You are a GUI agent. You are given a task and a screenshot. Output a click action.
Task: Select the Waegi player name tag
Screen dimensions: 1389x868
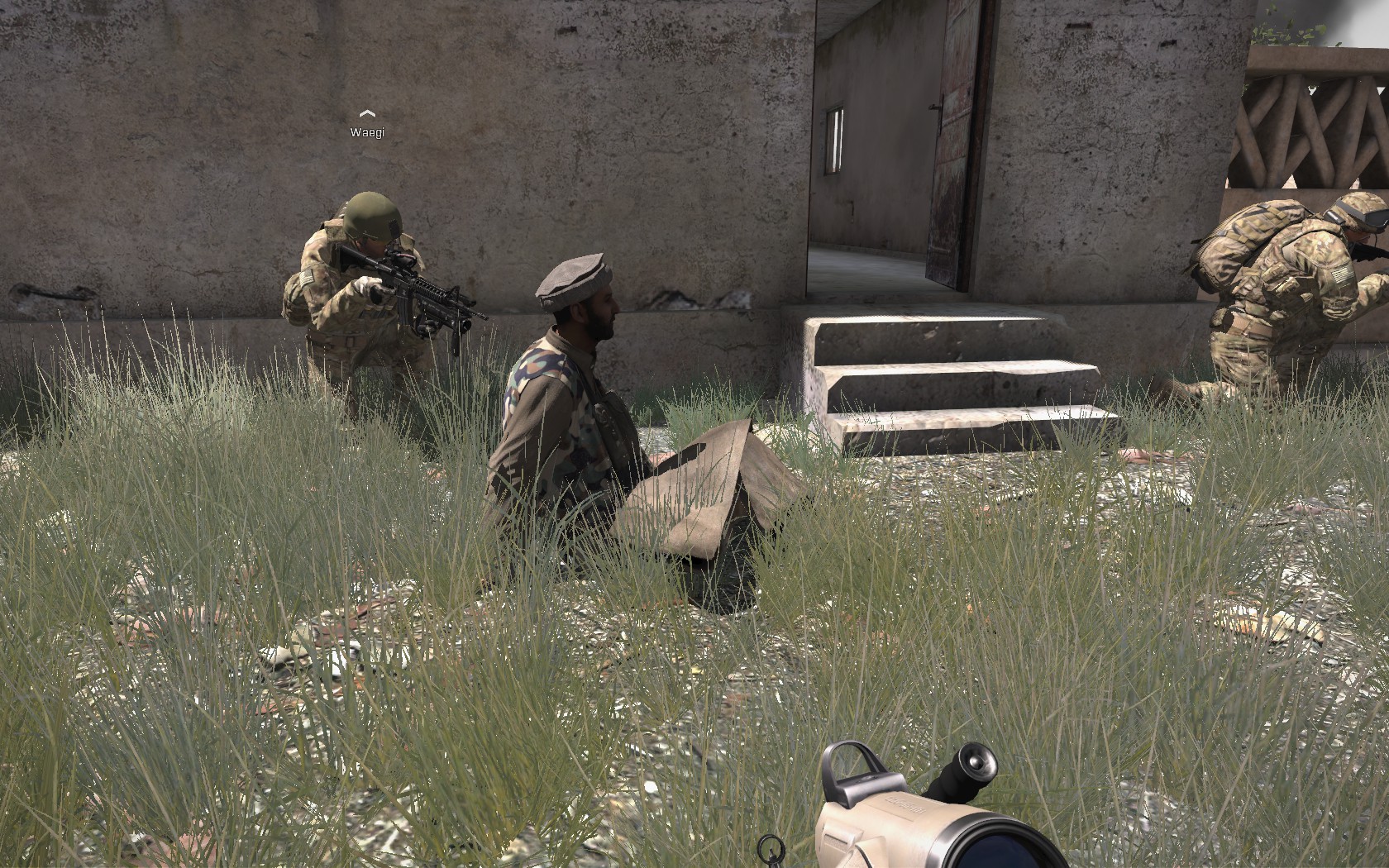point(367,131)
